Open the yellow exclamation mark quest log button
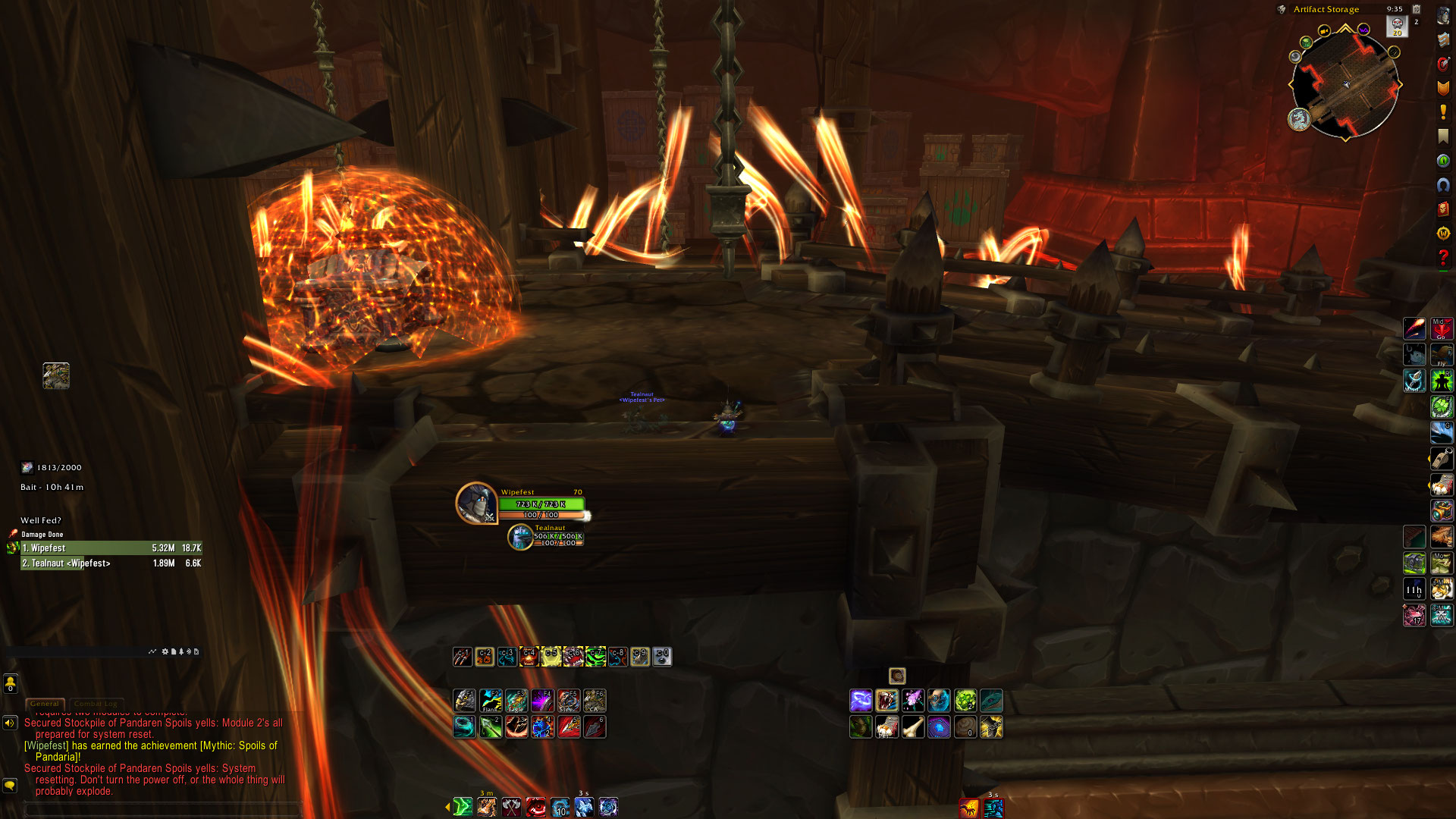The height and width of the screenshot is (819, 1456). click(1443, 112)
